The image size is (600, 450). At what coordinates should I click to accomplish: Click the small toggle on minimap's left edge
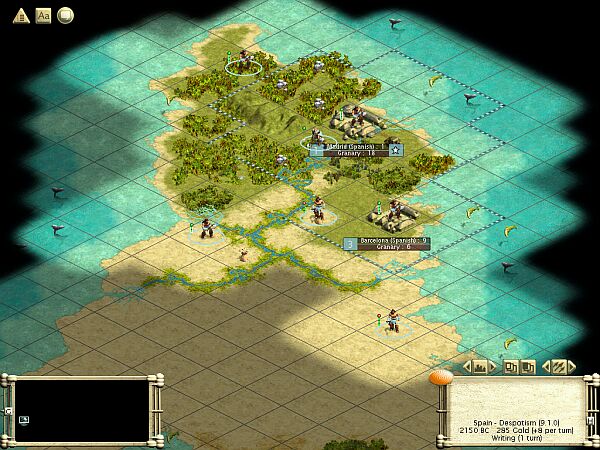[7, 411]
